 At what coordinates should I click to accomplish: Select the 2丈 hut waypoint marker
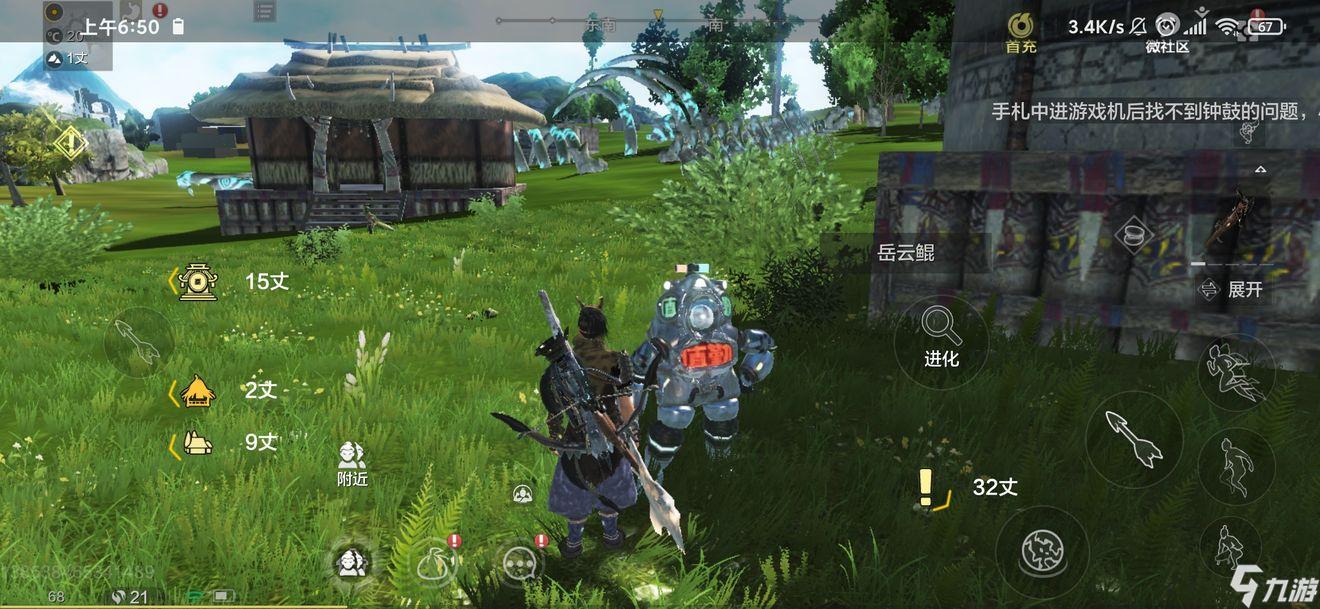[197, 391]
